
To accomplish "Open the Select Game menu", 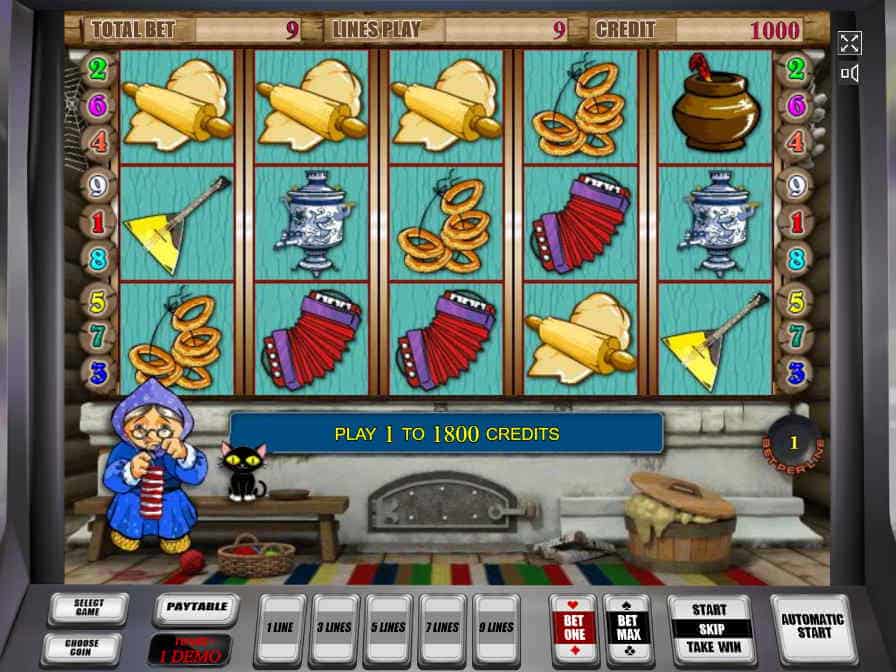I will 88,608.
